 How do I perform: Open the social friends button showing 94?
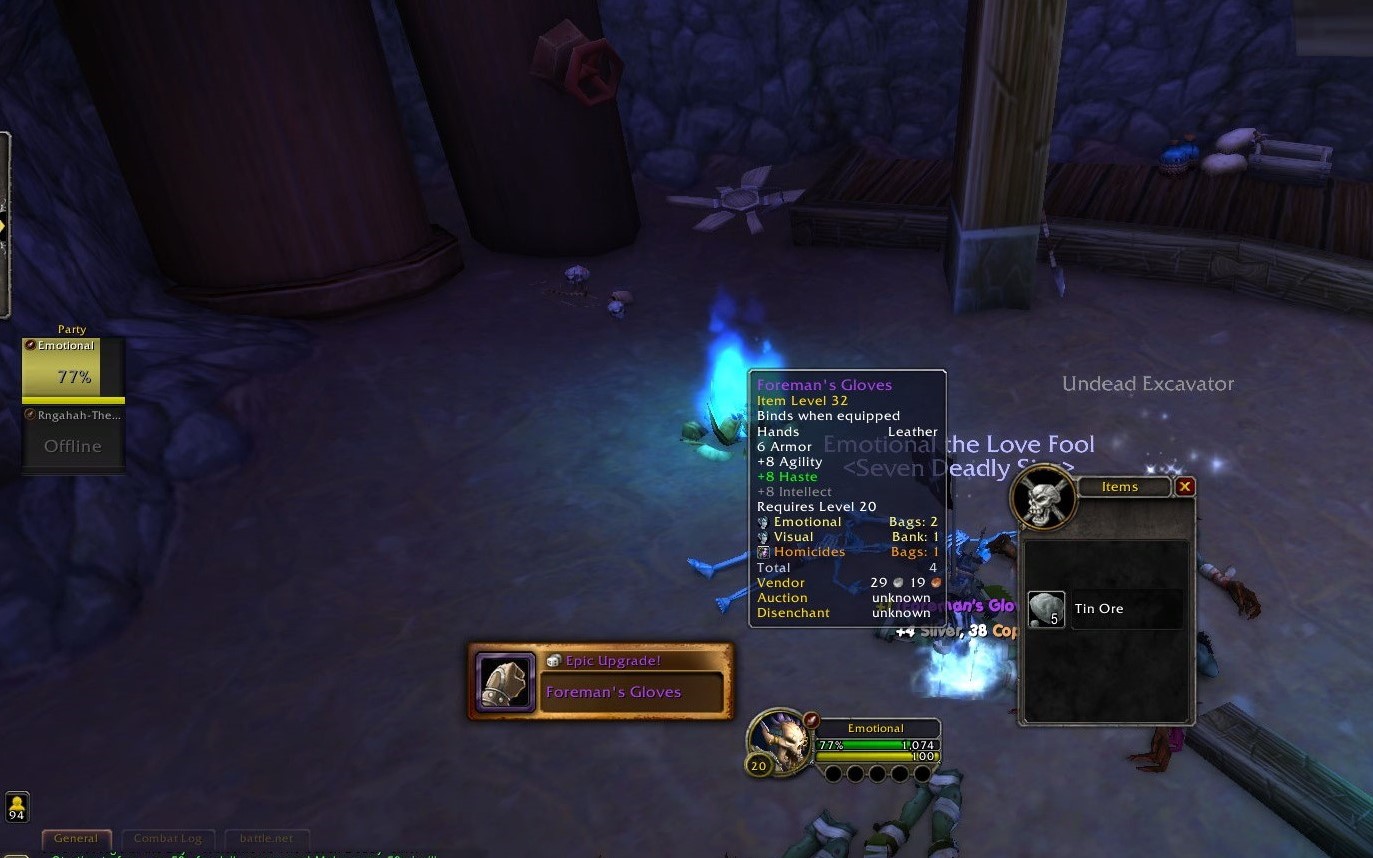tap(17, 807)
